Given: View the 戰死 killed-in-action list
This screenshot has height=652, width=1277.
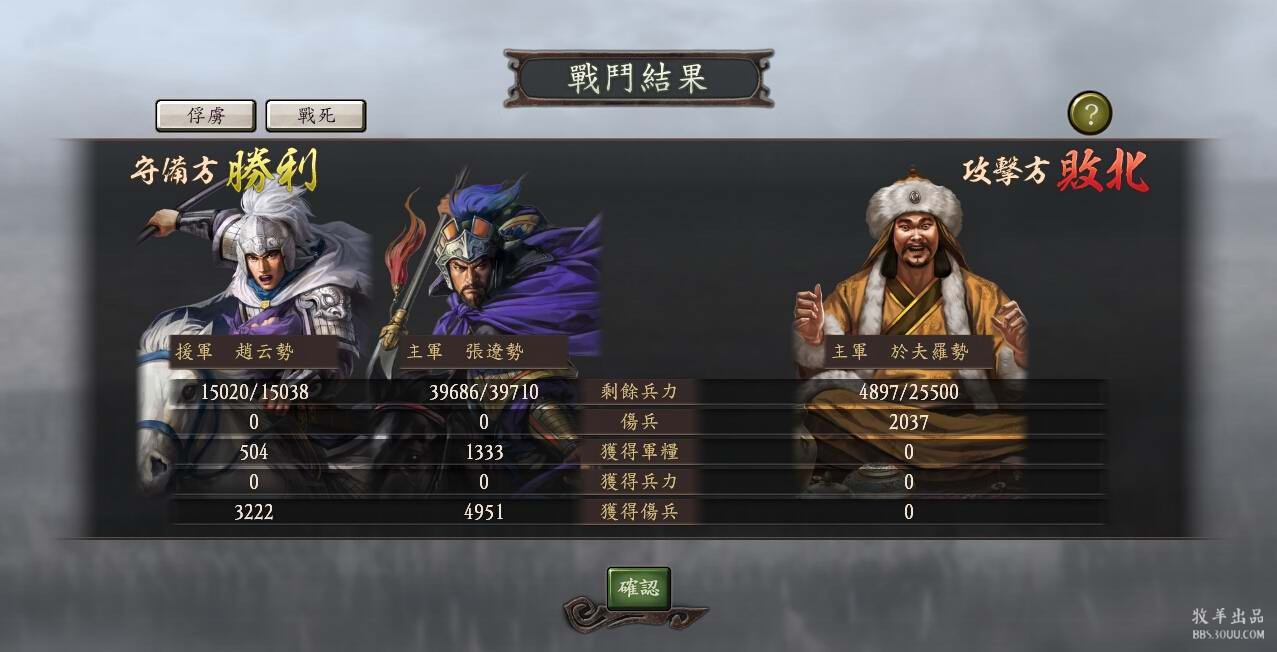Looking at the screenshot, I should tap(316, 116).
